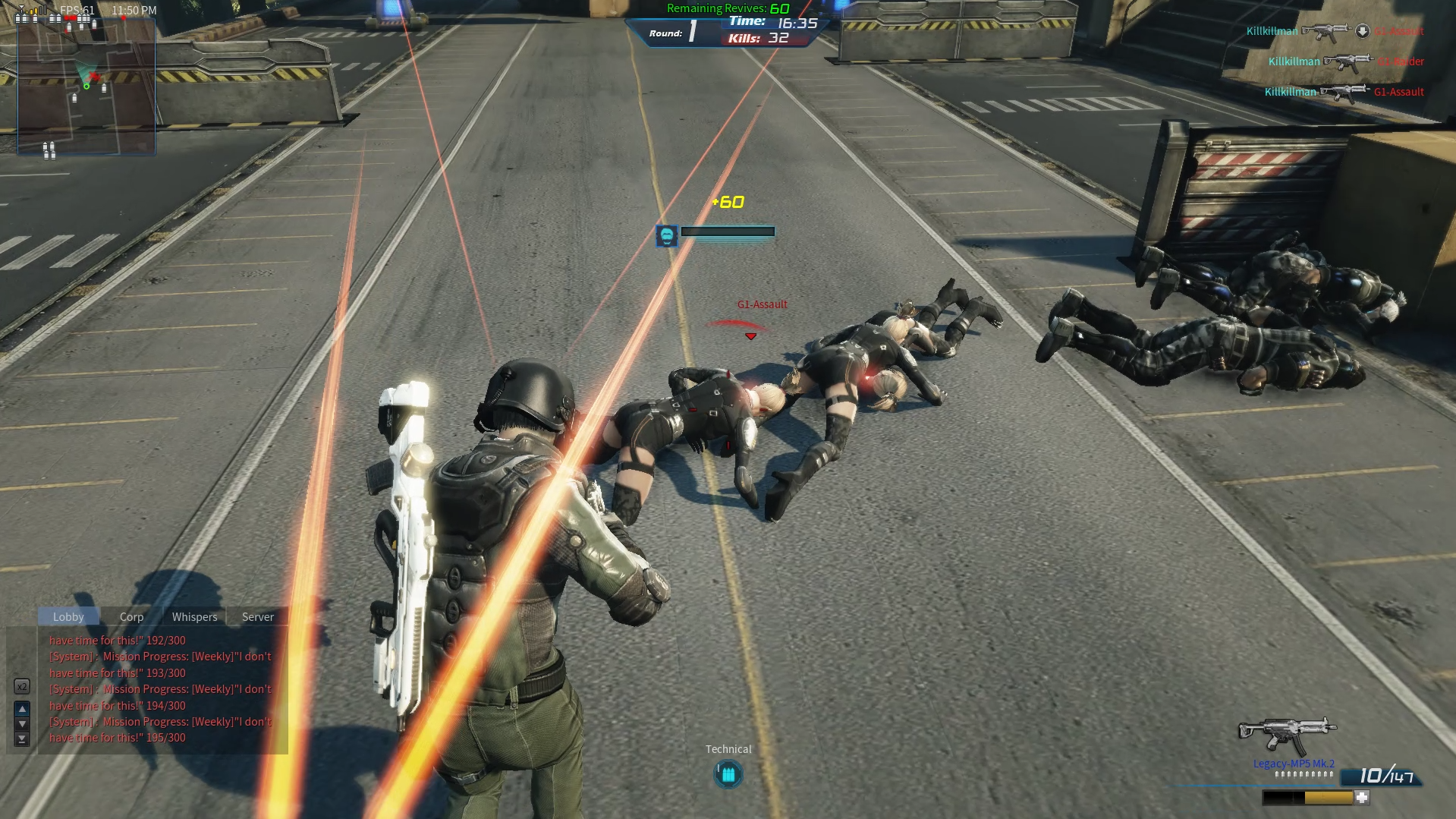Select the Legacy-MP5 Mk.2 weapon icon

tap(1287, 735)
